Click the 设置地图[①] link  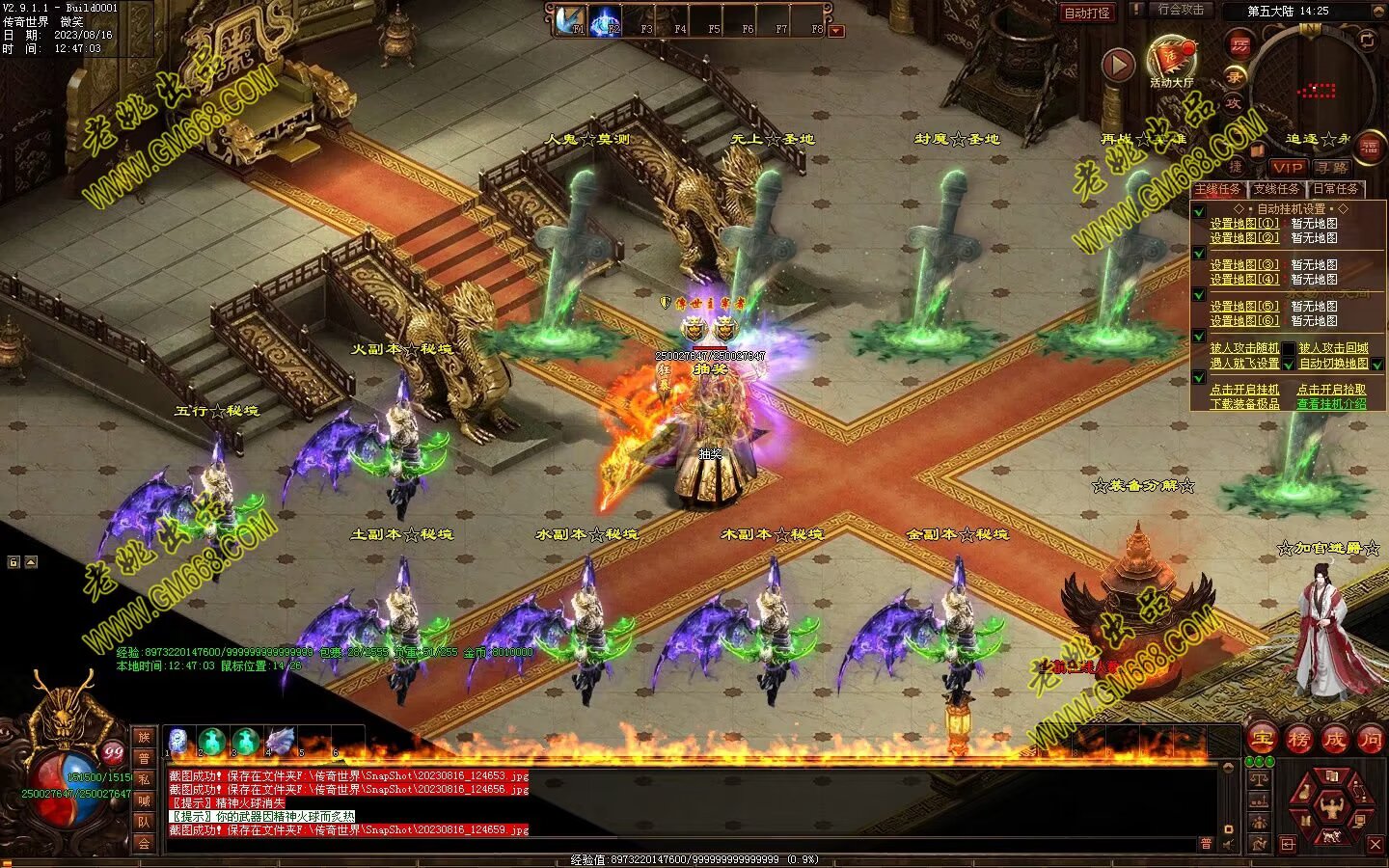click(1244, 223)
